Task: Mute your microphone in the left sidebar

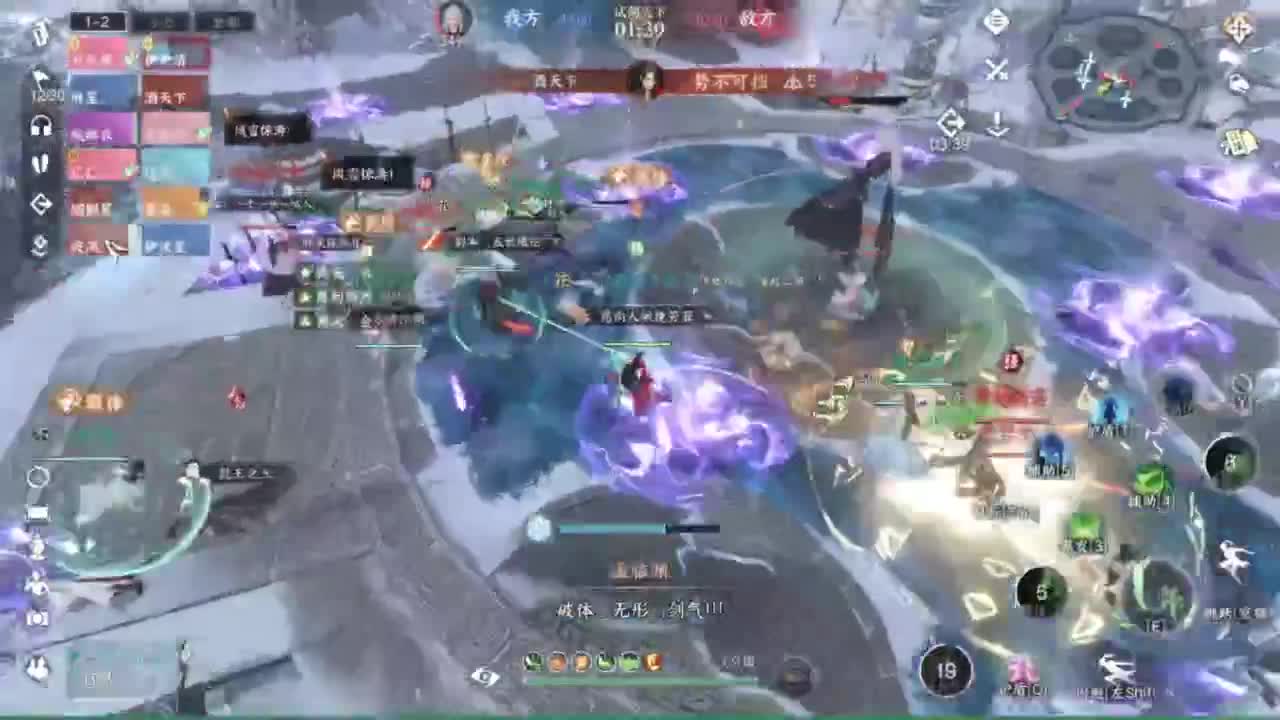Action: [41, 161]
